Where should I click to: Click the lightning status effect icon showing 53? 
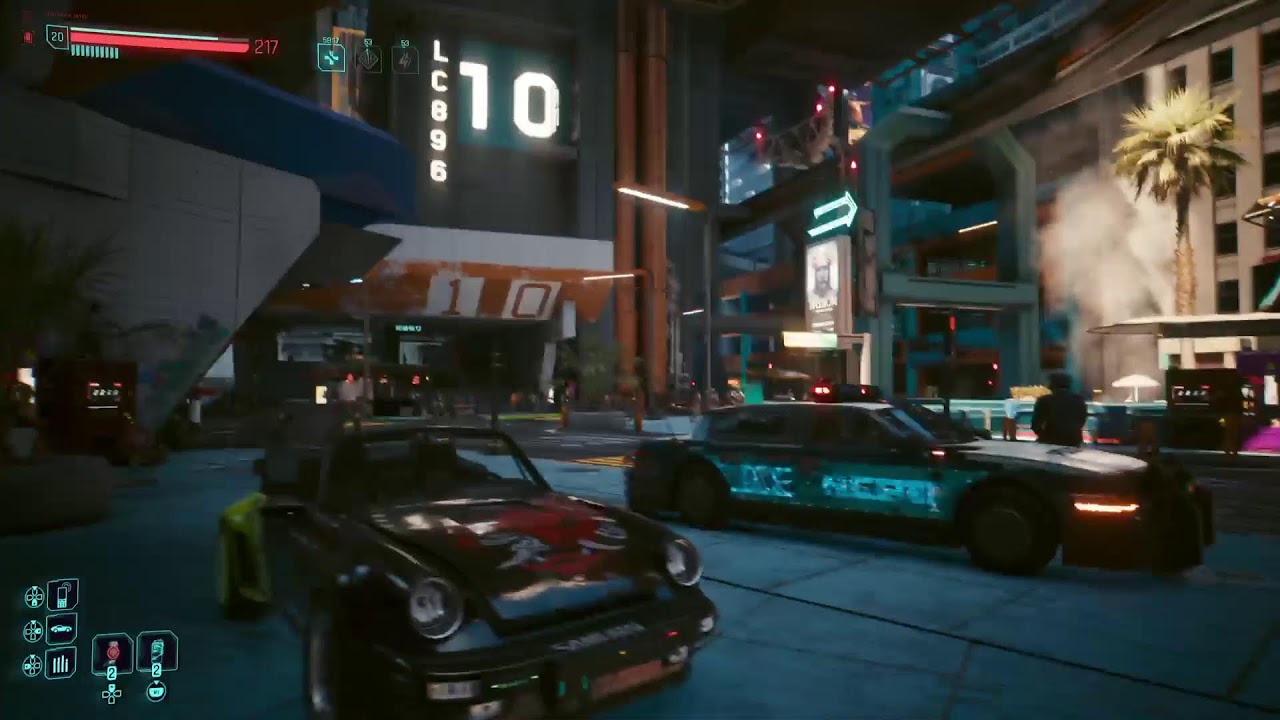[x=403, y=59]
